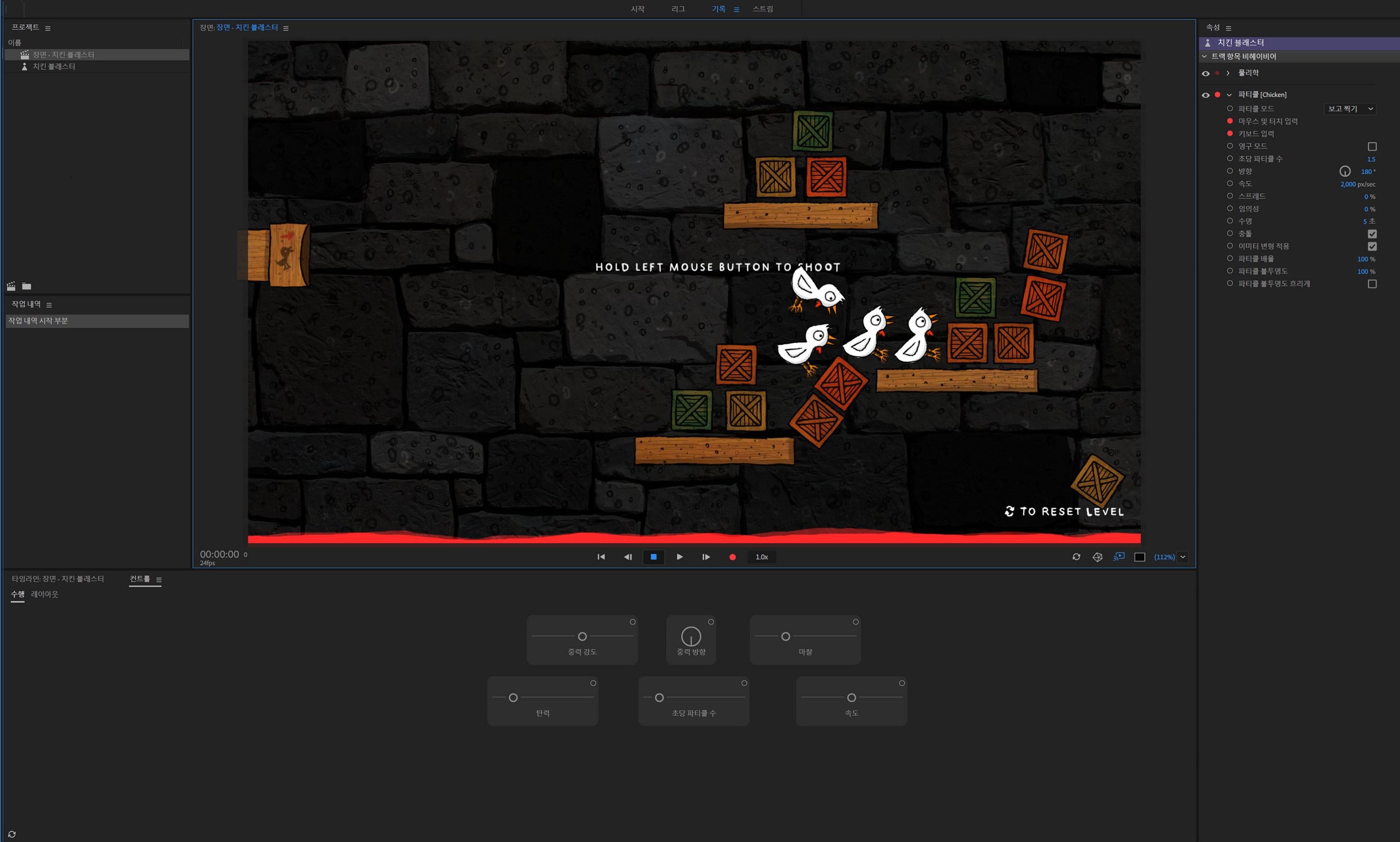The height and width of the screenshot is (842, 1400).
Task: Select the 치킨 블래스터 puppet in the project list
Action: 54,66
